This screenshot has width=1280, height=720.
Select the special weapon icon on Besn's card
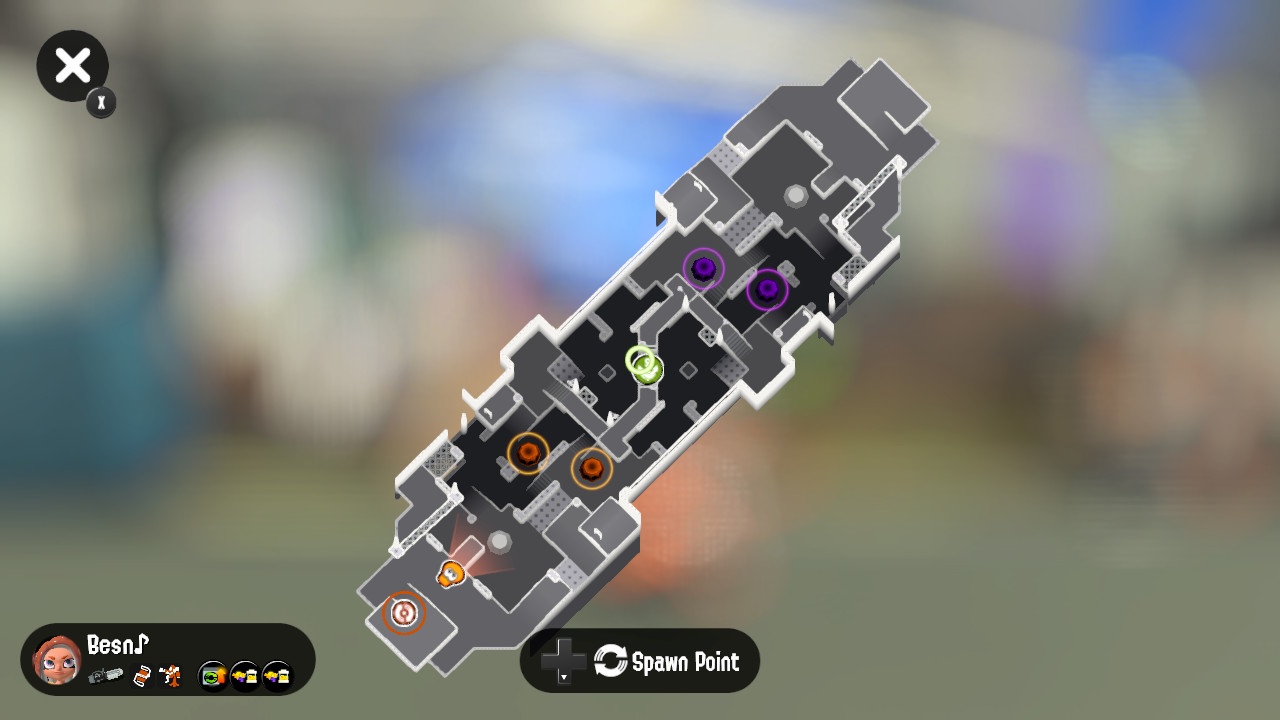[x=169, y=676]
